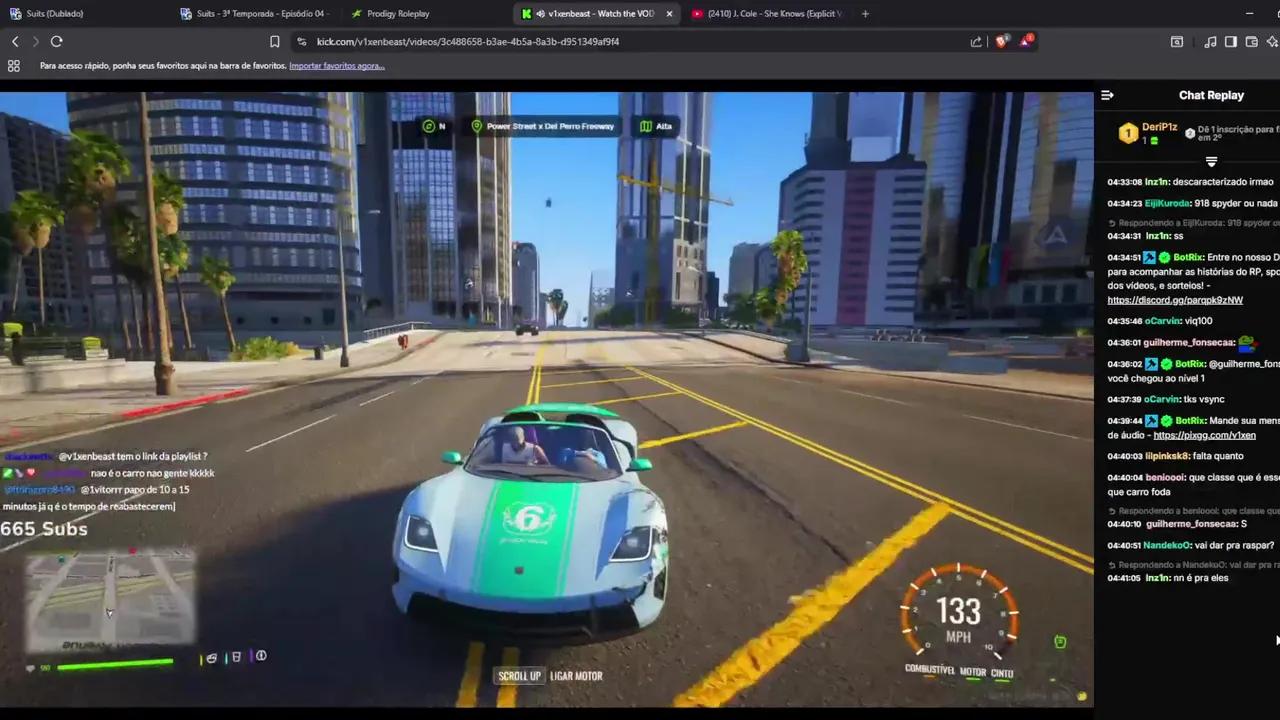Select the thirst cup status icon
This screenshot has width=1280, height=720.
[236, 657]
